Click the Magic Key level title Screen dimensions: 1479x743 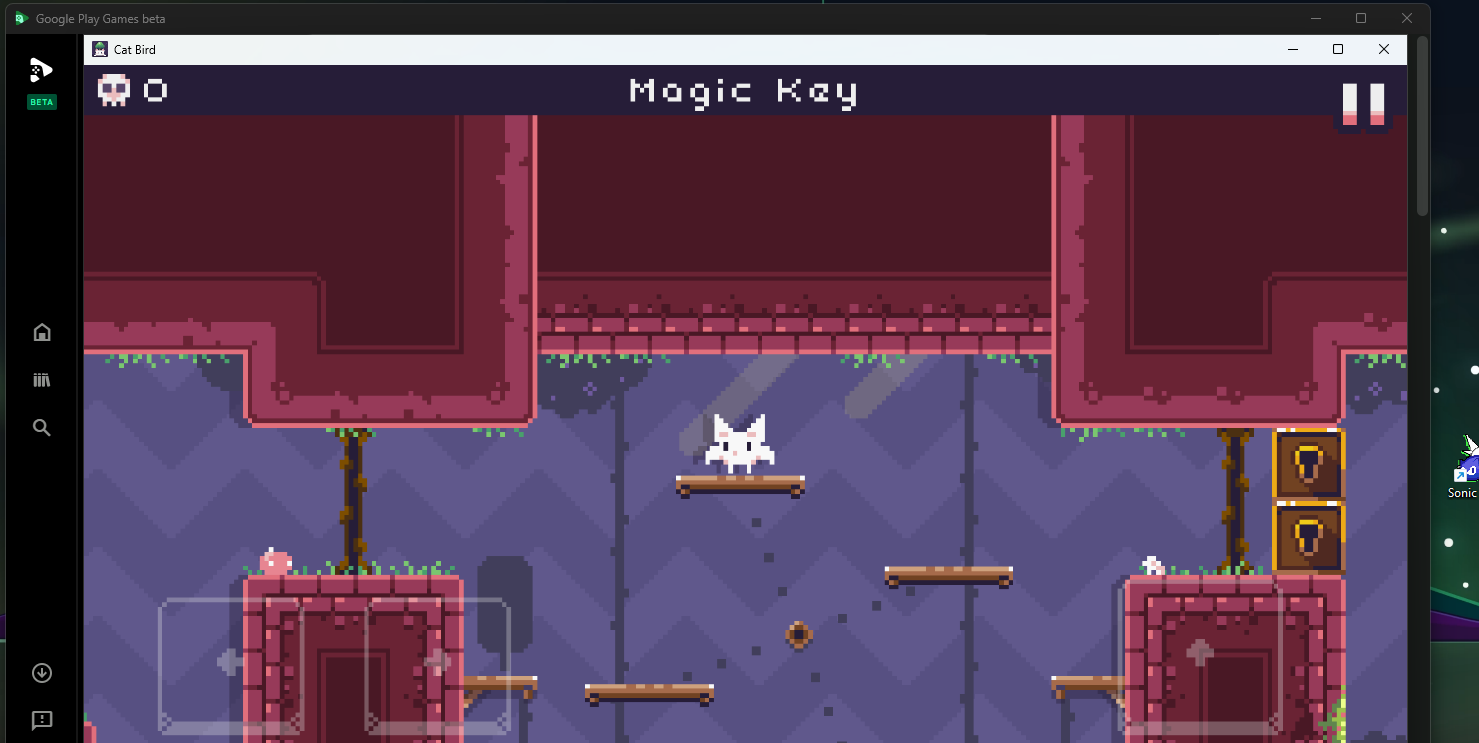(x=742, y=91)
